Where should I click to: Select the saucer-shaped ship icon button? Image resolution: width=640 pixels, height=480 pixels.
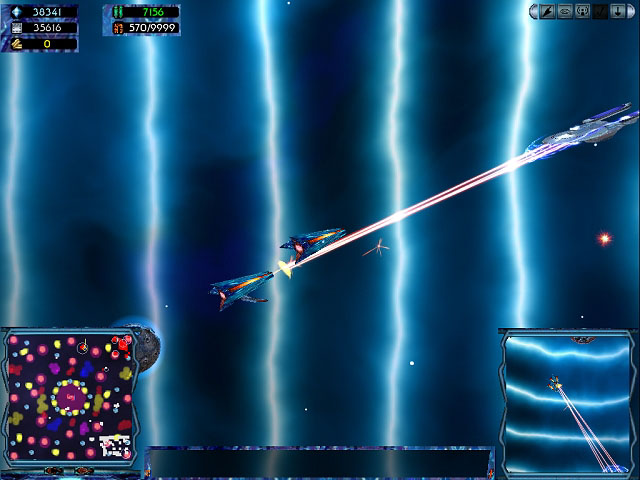564,11
